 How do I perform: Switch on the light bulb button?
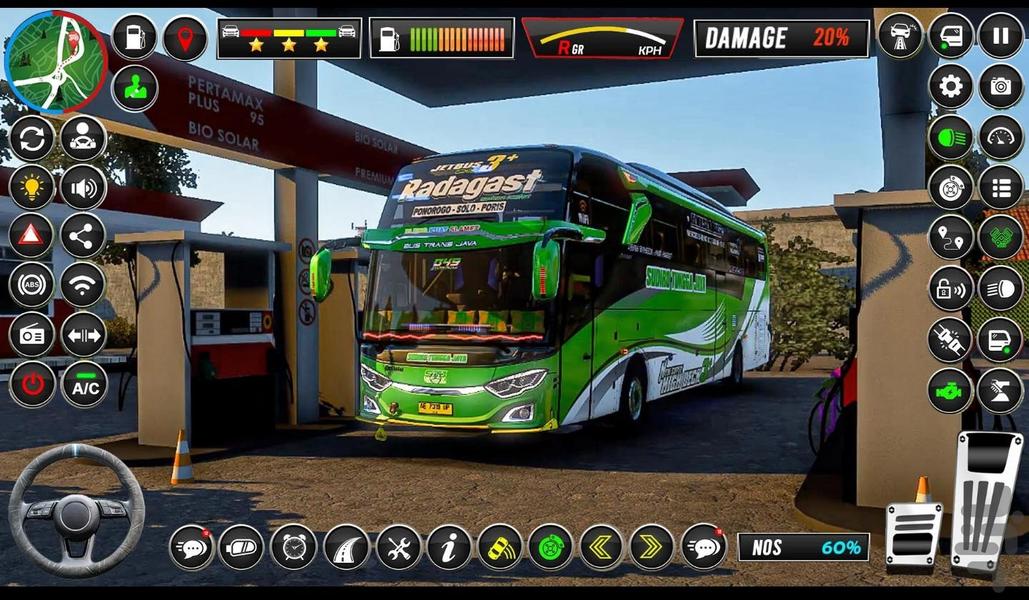coord(32,187)
